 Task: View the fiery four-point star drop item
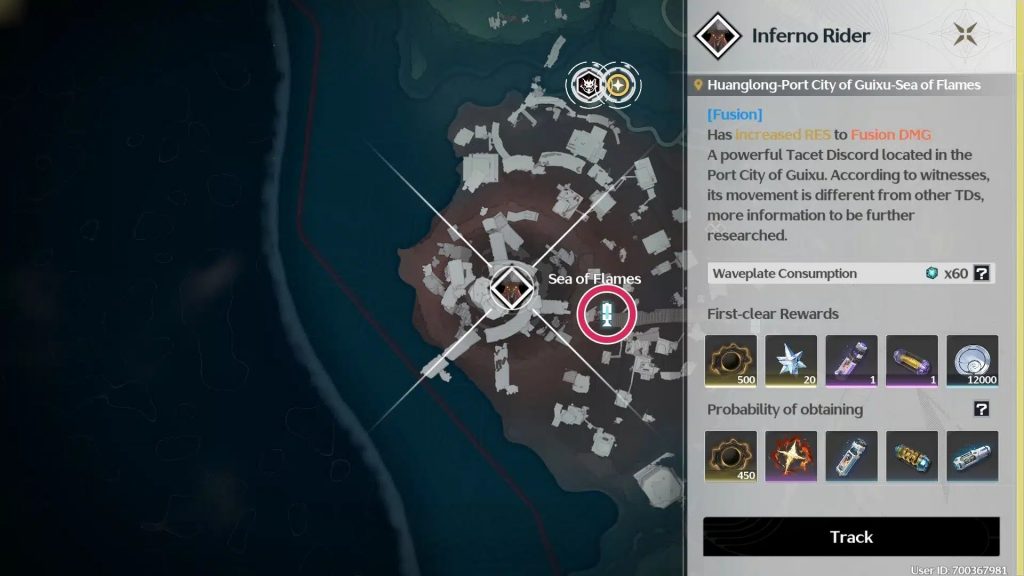[791, 457]
